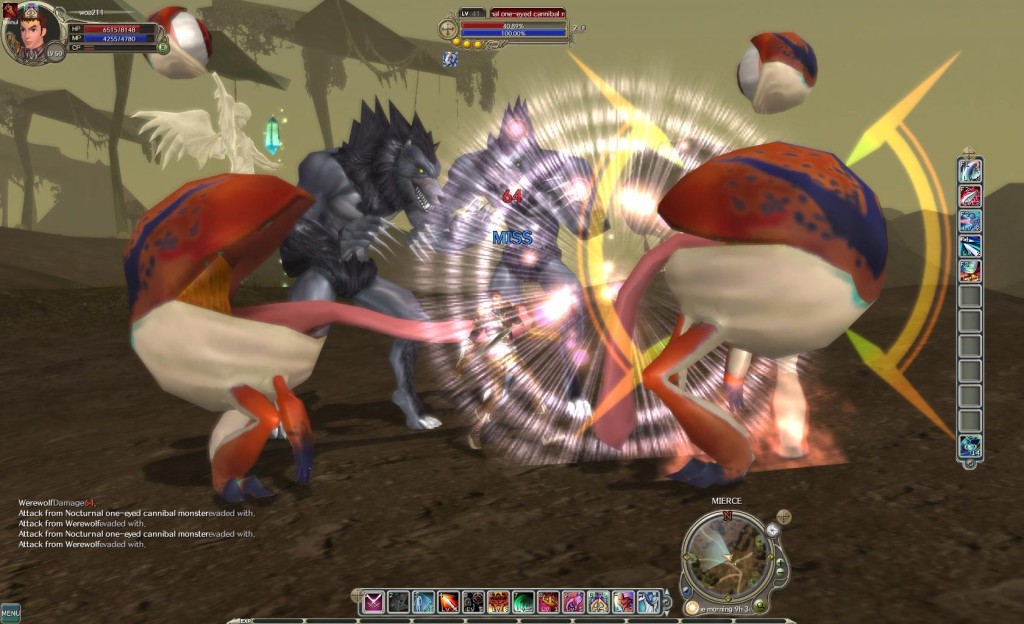
Task: Use the bottom stacked item in vertical quickbar
Action: (969, 446)
